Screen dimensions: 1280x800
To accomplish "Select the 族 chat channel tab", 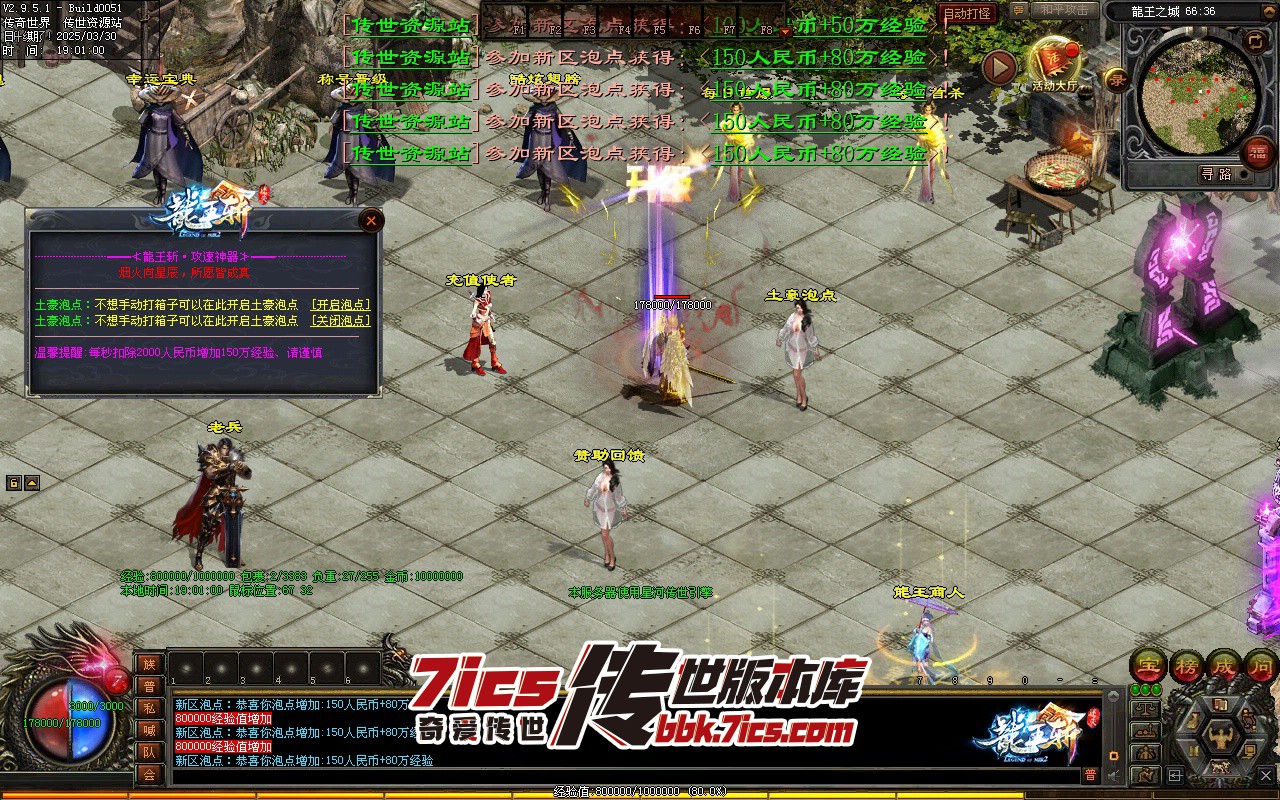I will click(x=149, y=664).
